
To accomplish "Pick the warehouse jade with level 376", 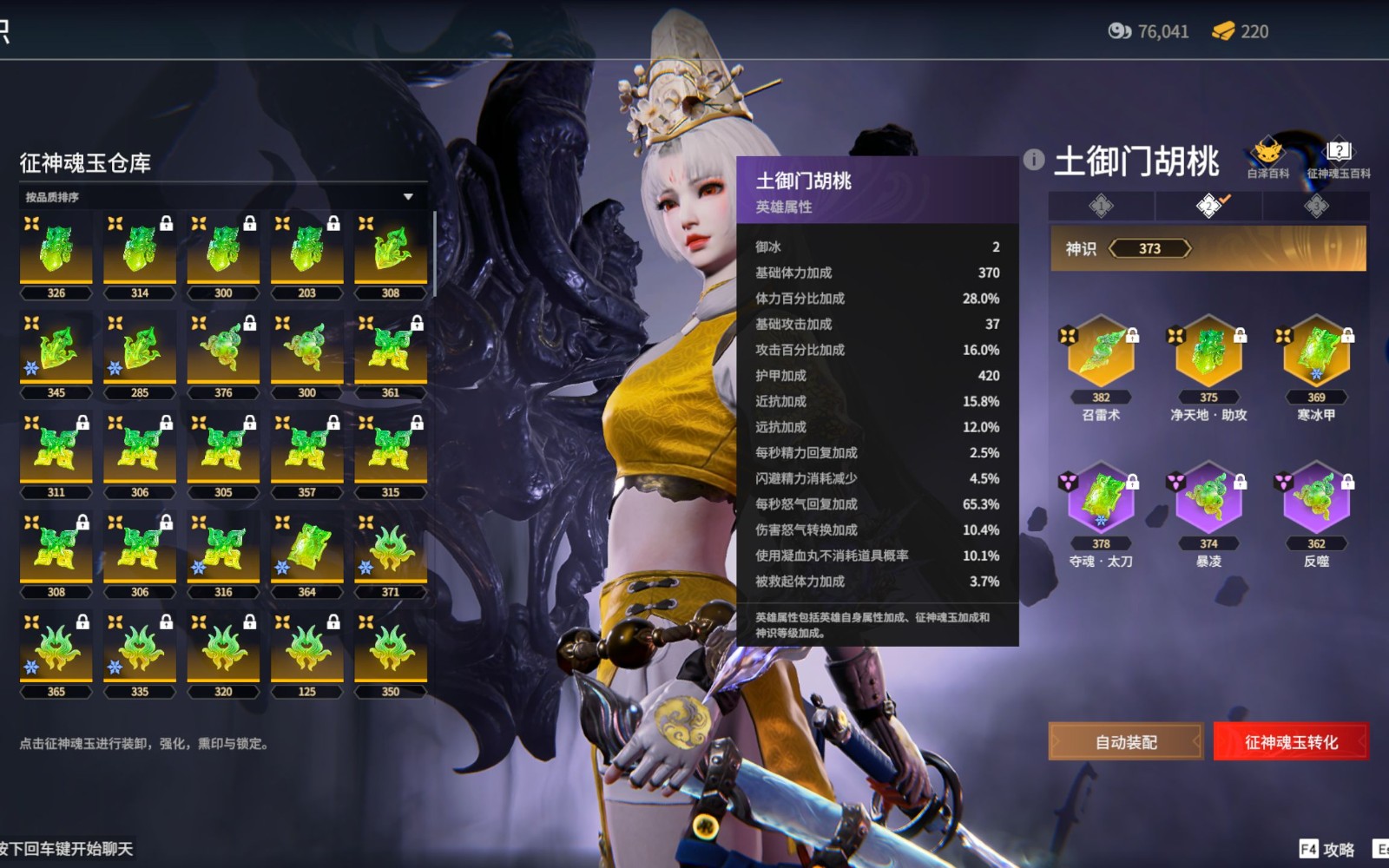I will click(223, 352).
